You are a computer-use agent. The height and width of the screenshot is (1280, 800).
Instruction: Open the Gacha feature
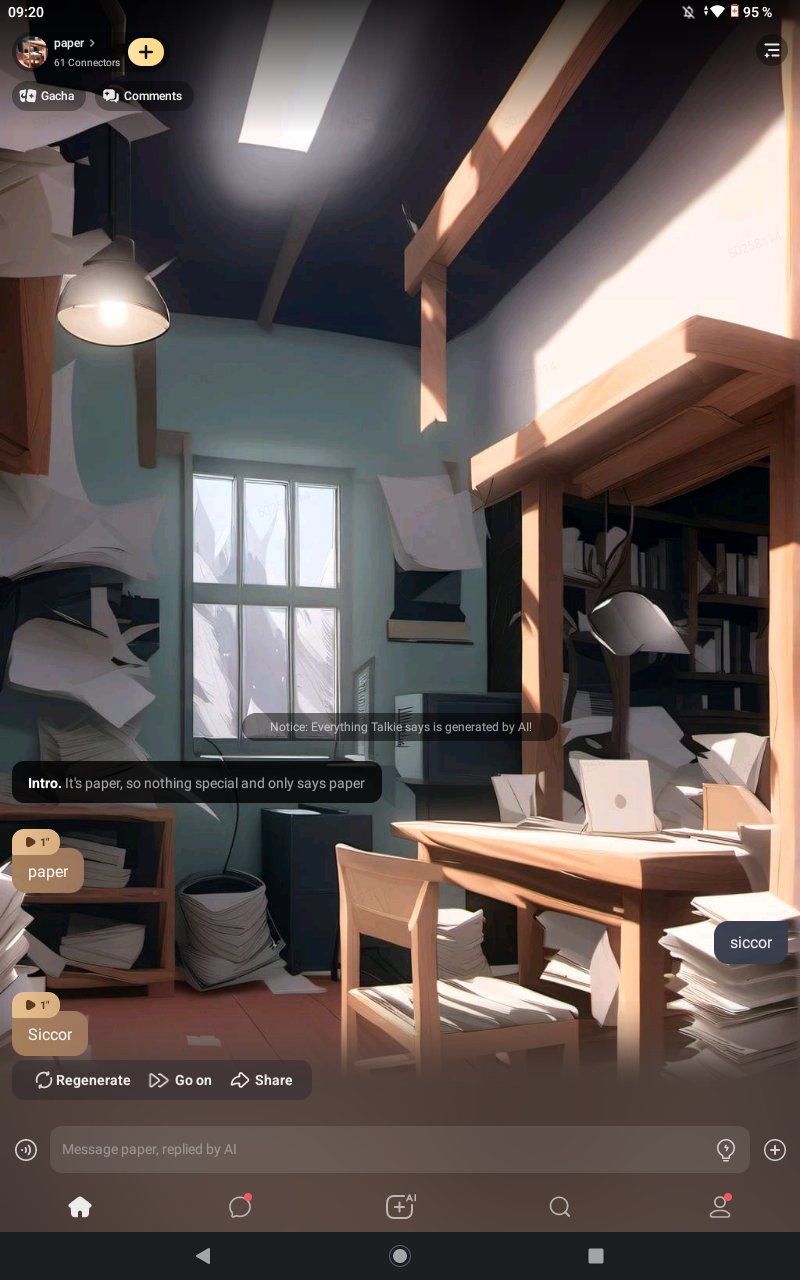pyautogui.click(x=48, y=96)
